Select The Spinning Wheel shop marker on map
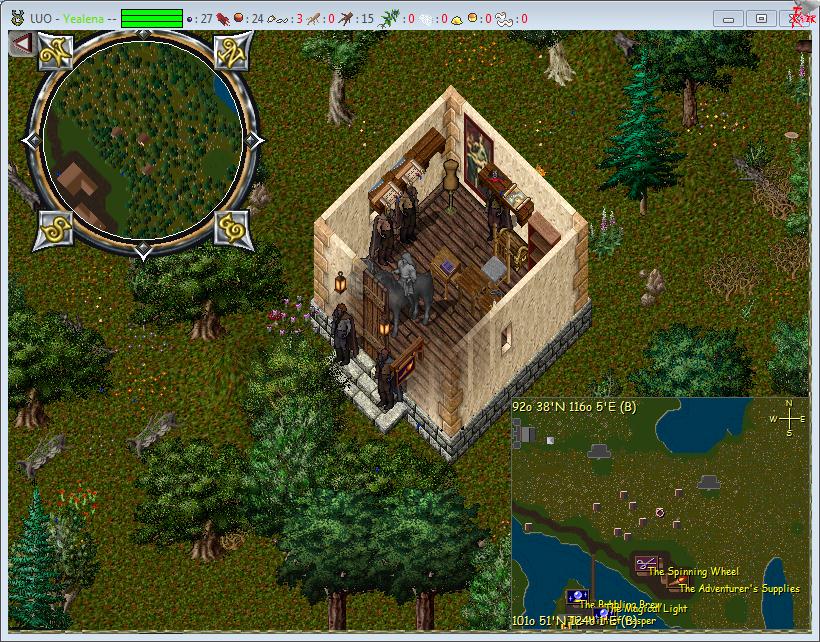 tap(646, 565)
